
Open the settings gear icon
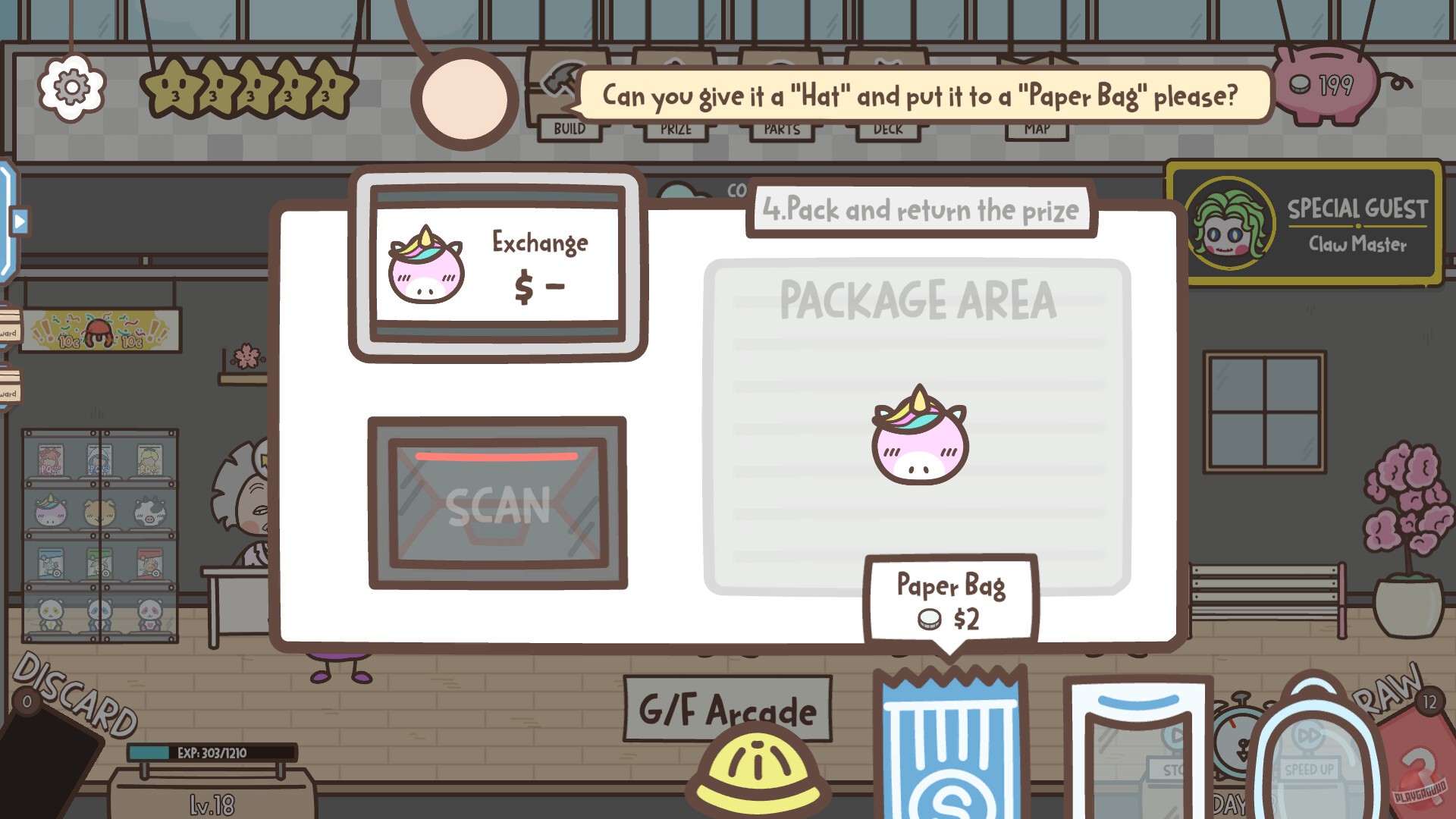point(71,89)
